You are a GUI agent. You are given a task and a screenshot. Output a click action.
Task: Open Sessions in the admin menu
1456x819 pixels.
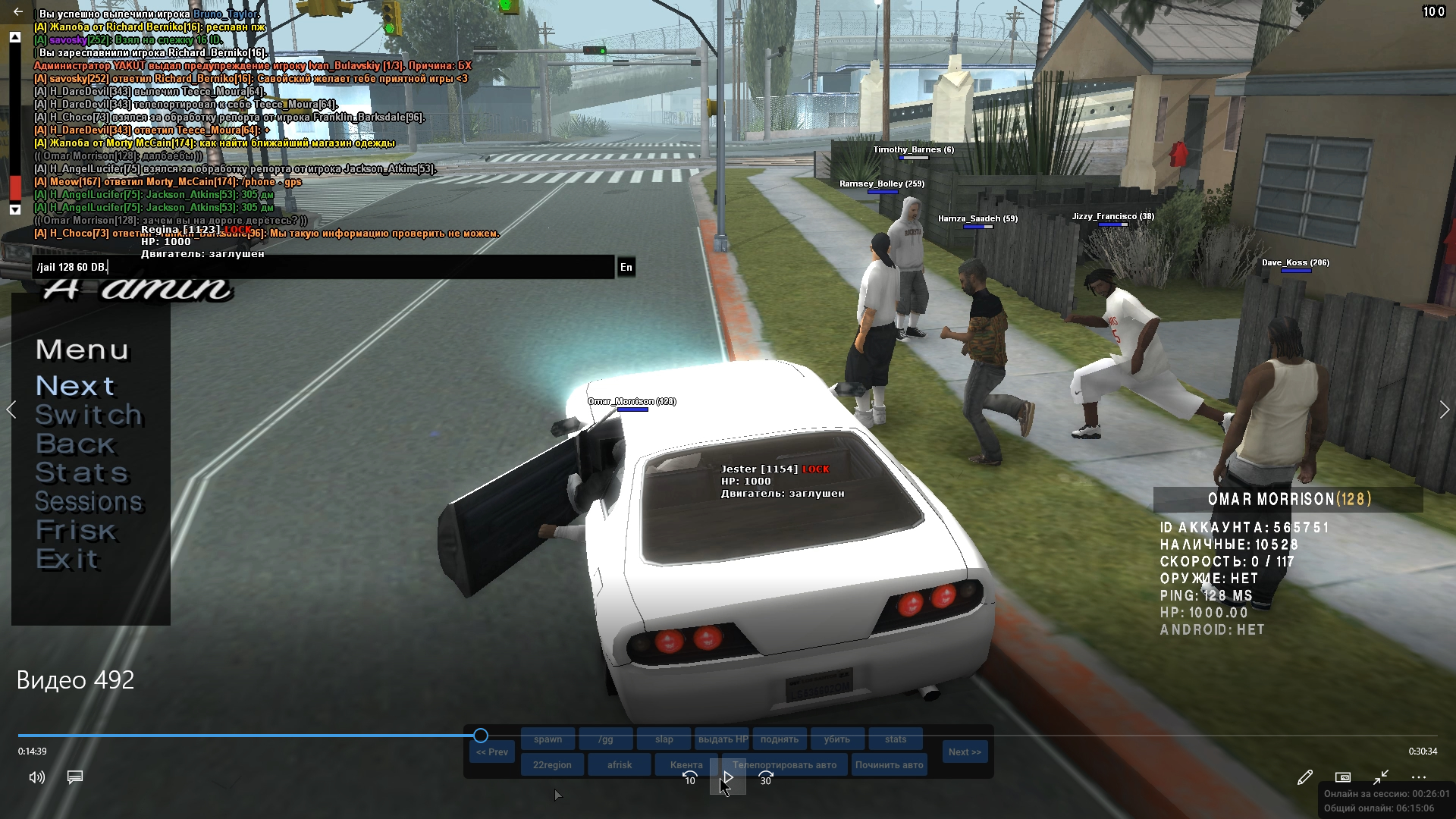coord(89,501)
